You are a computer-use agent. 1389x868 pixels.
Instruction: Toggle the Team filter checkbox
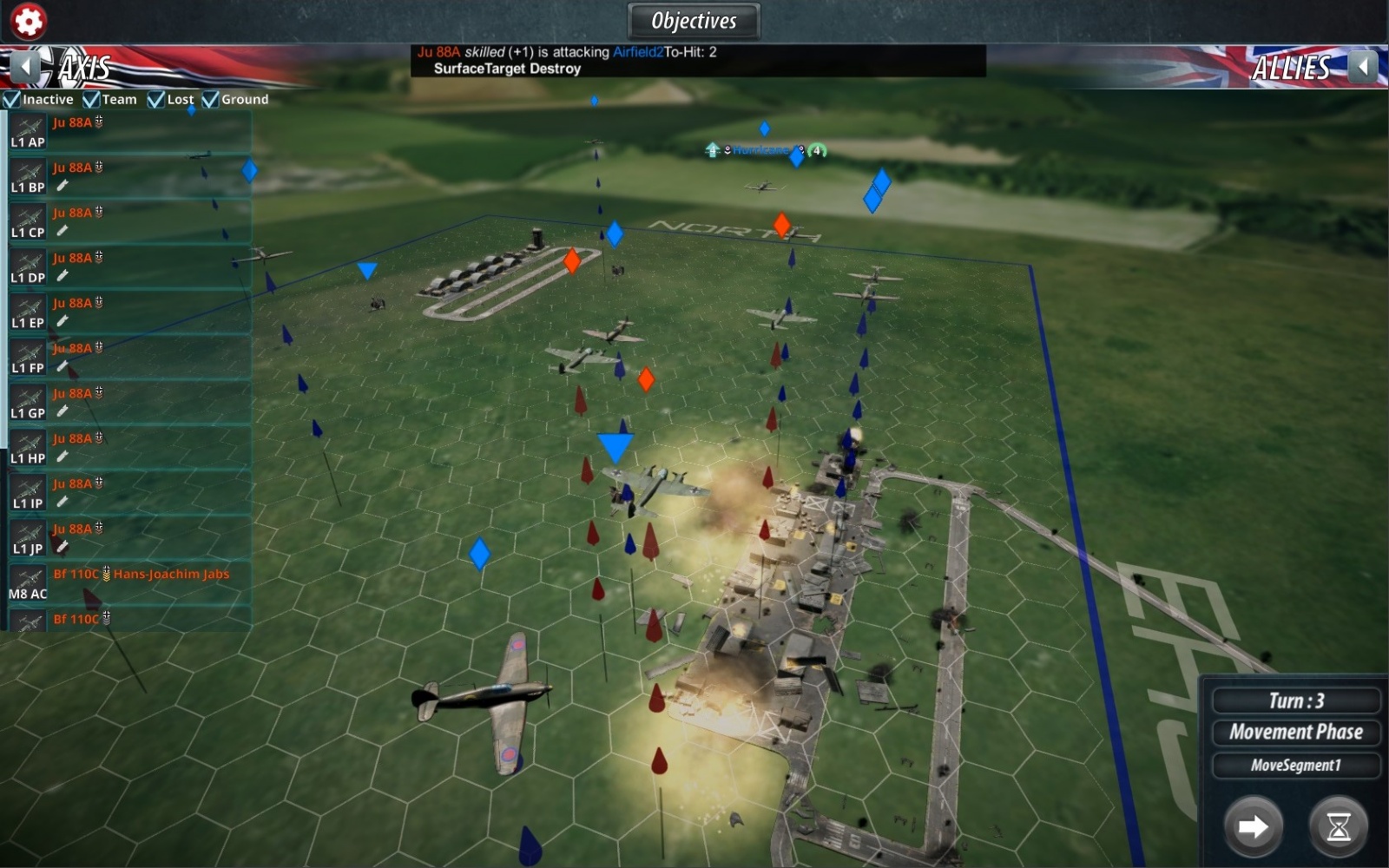91,100
